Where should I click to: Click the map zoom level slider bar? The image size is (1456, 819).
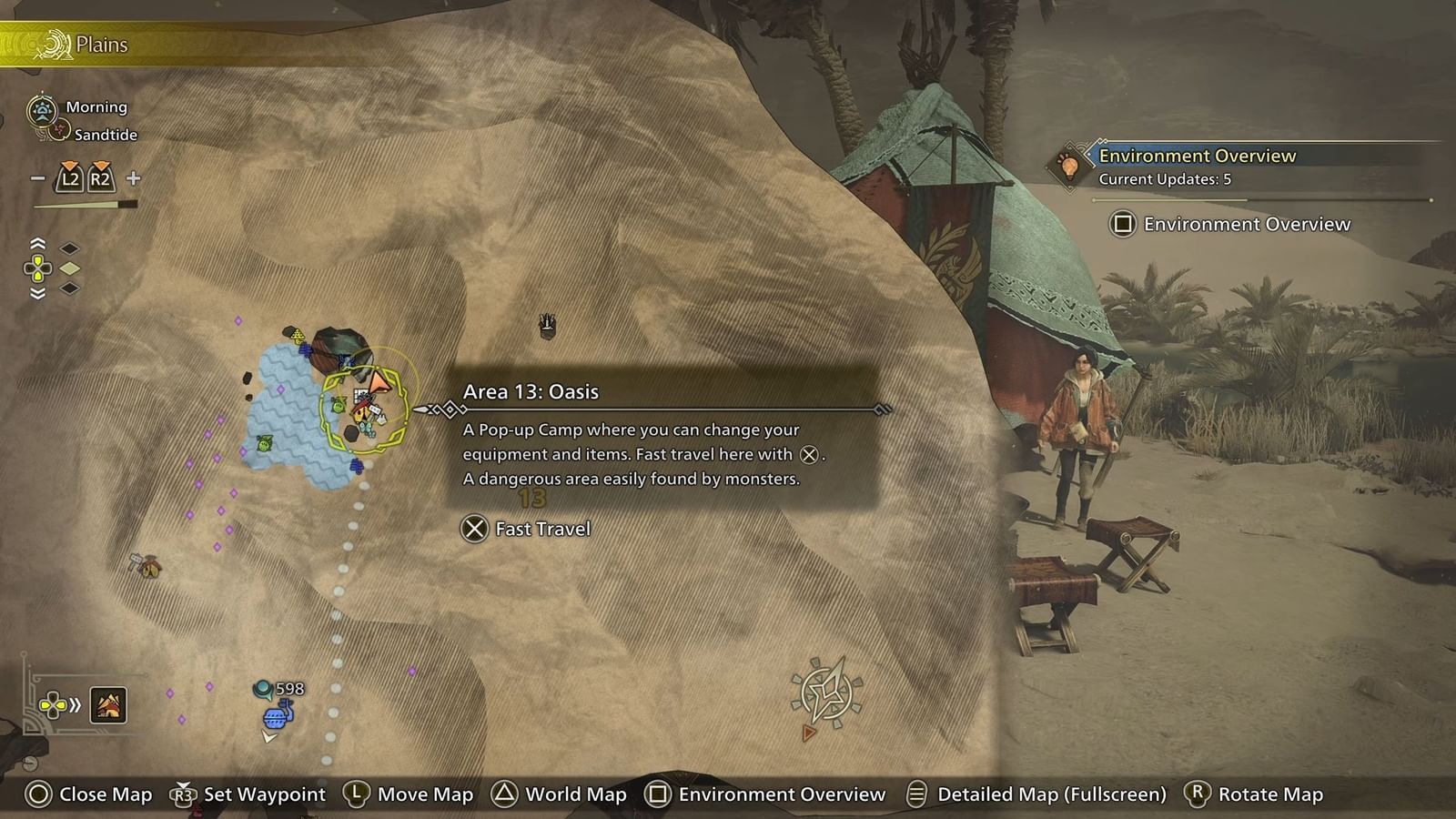click(x=86, y=204)
